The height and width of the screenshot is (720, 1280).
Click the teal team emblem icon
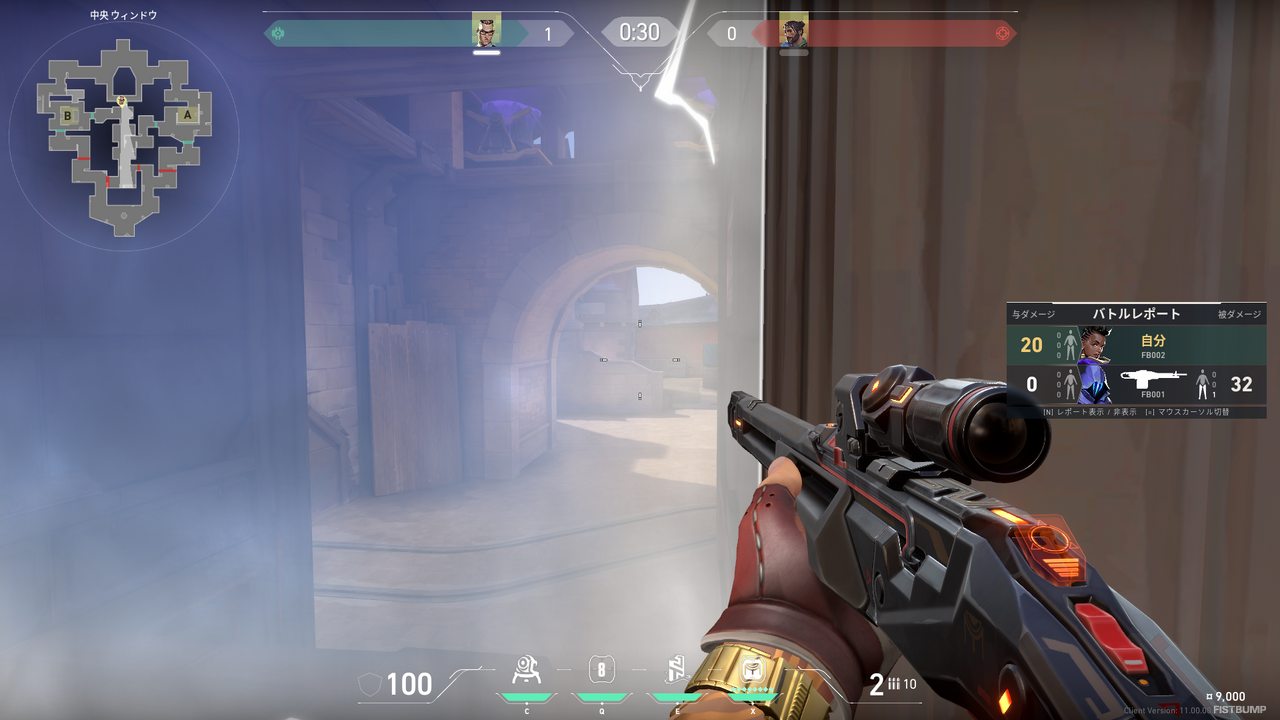tap(278, 34)
